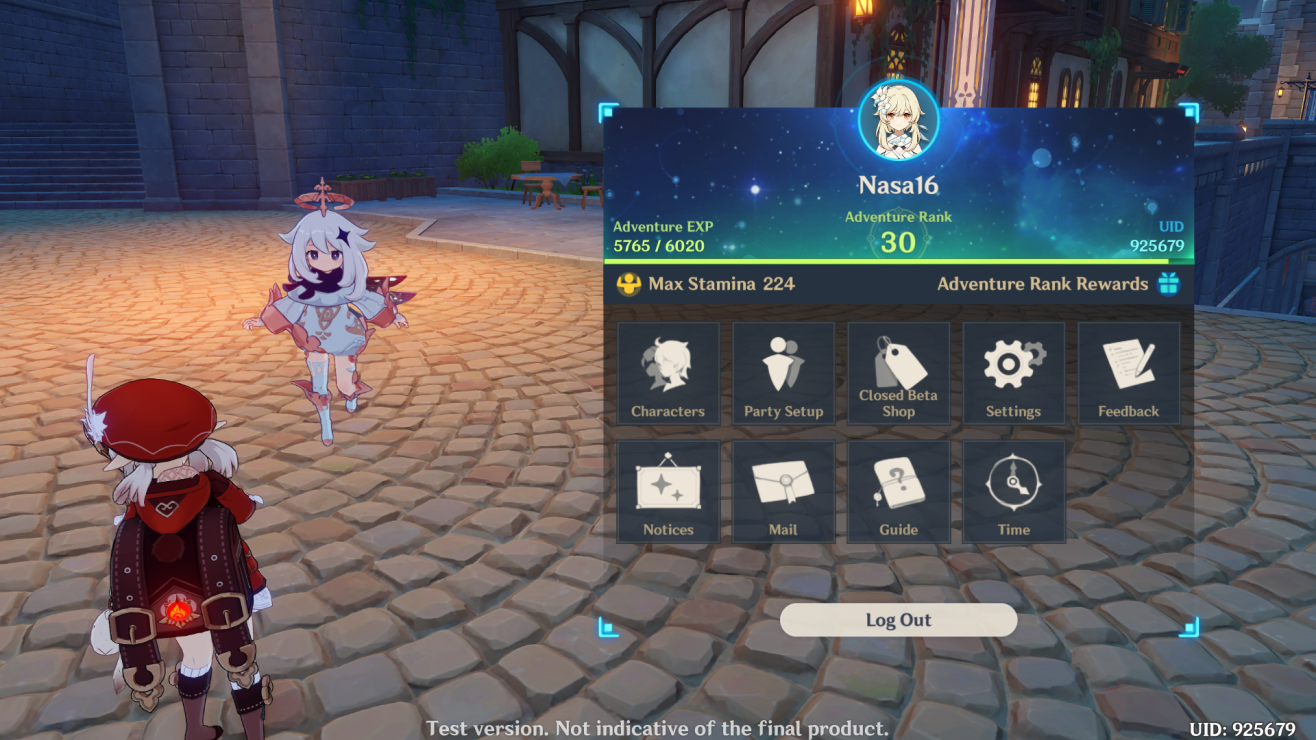Open the Guide book
Screen dimensions: 1316x740
point(898,492)
